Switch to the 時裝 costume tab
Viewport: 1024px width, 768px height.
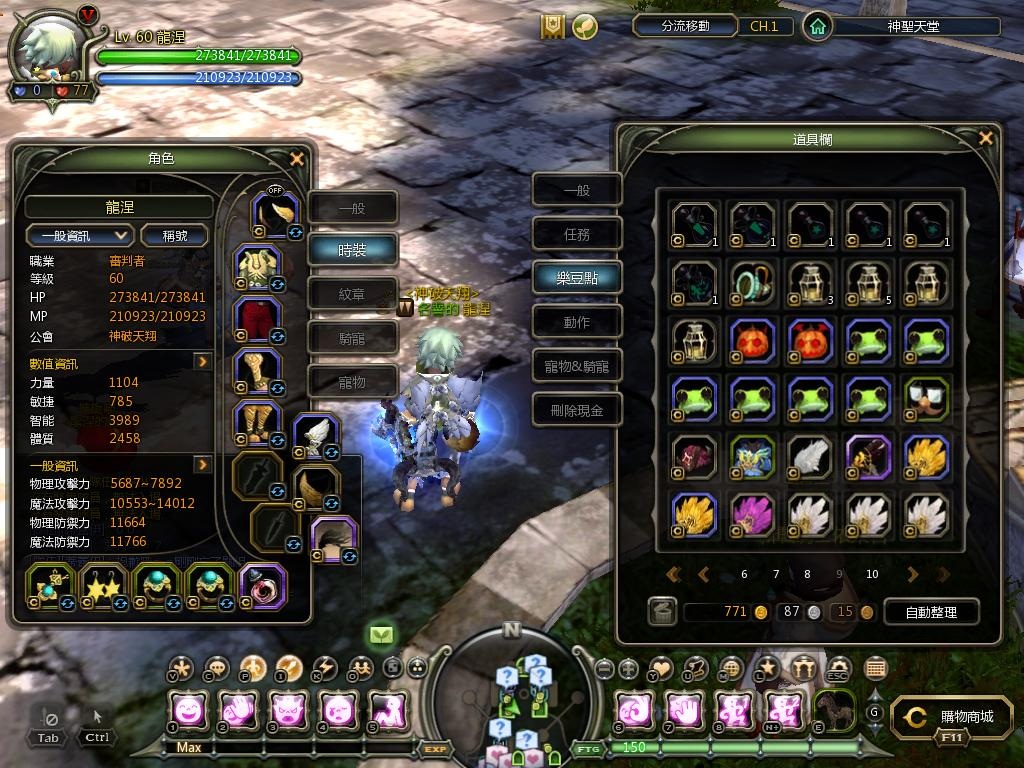352,250
